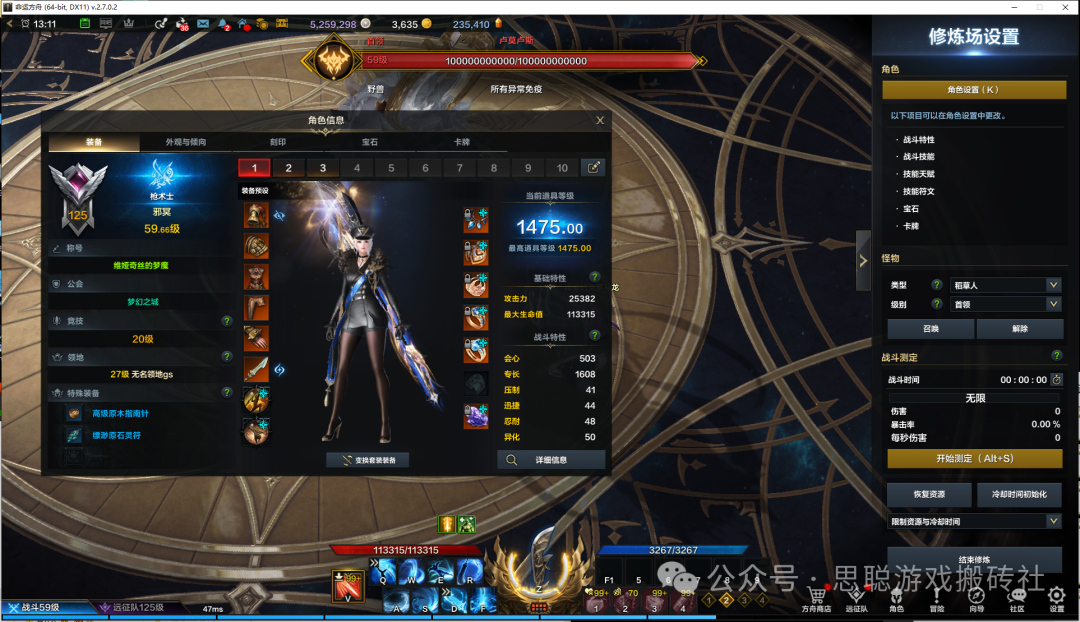Start damage test with 开始测定
1080x622 pixels.
(974, 458)
